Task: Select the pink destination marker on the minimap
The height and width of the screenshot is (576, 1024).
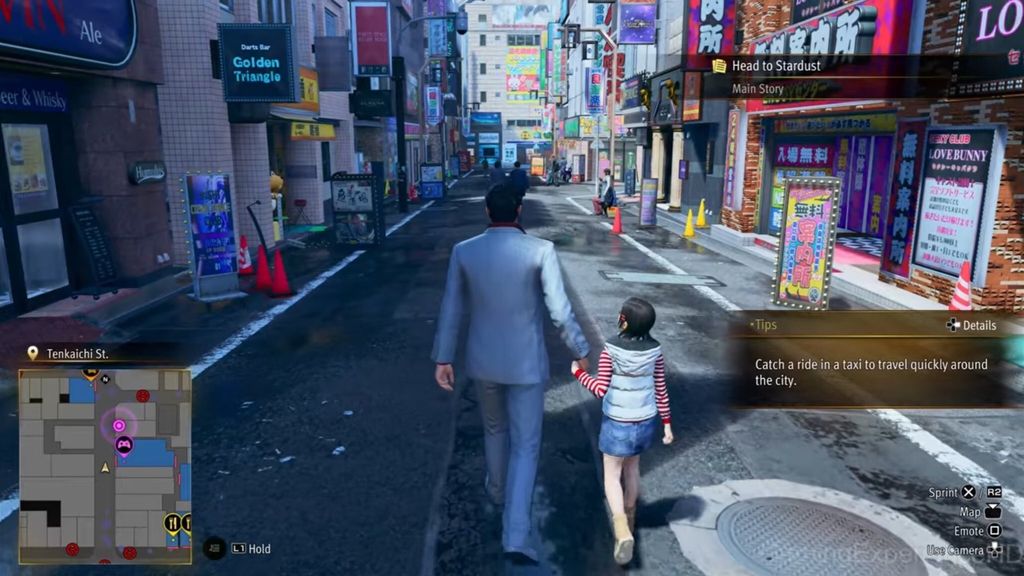Action: tap(119, 425)
